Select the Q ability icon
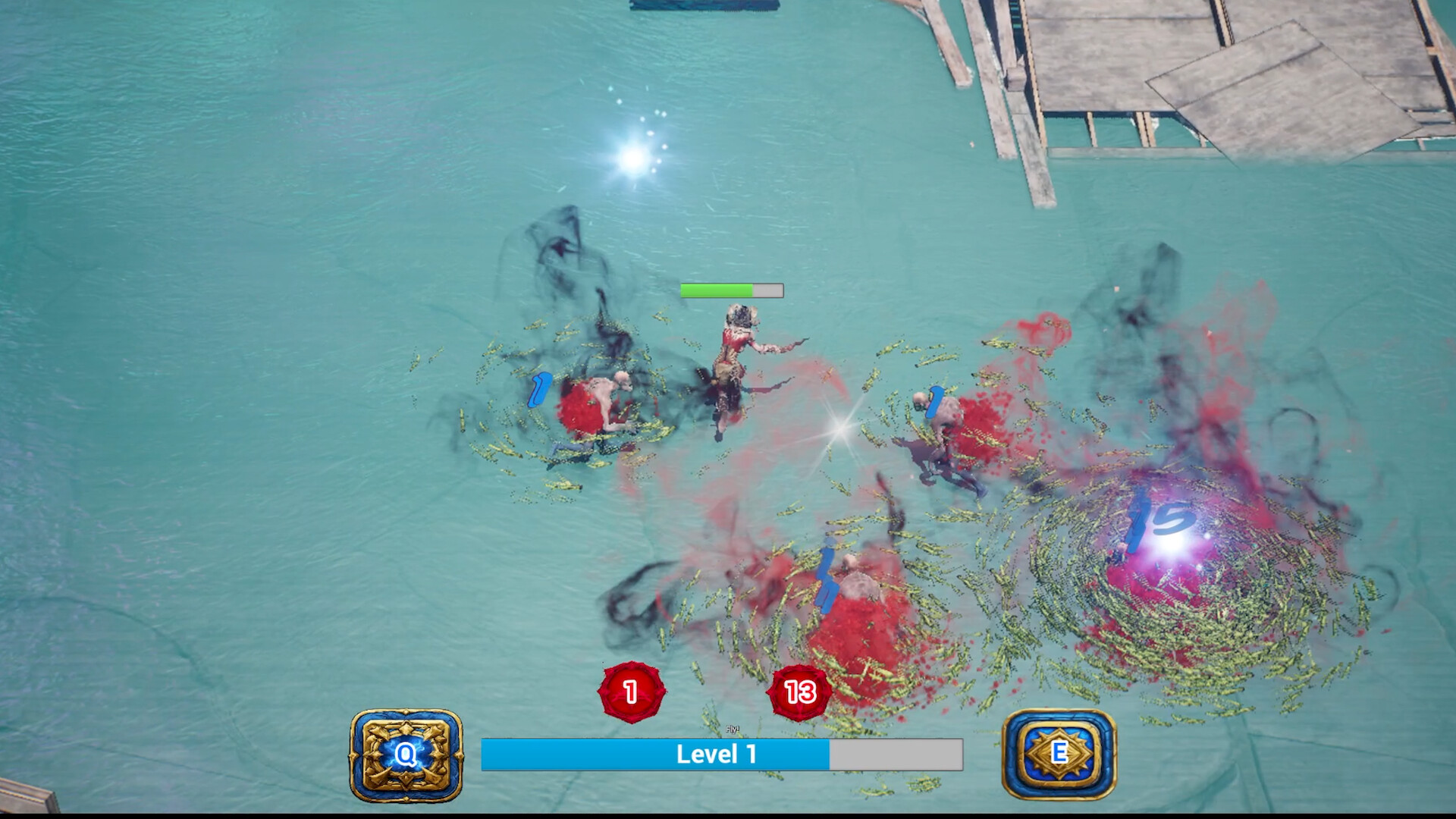The height and width of the screenshot is (819, 1456). pyautogui.click(x=404, y=754)
